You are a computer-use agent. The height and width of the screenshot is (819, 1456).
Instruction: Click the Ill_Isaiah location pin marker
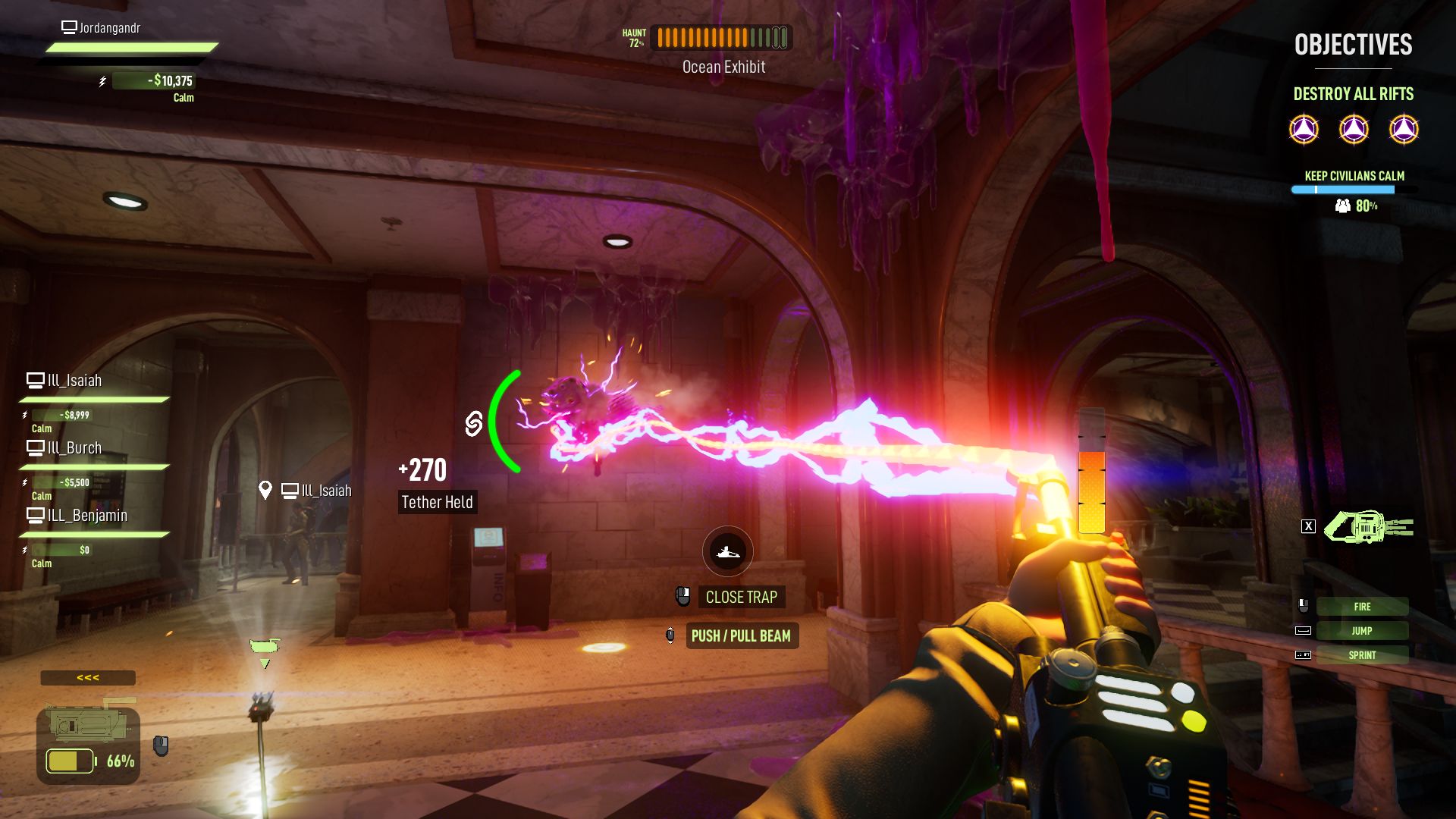pyautogui.click(x=265, y=491)
